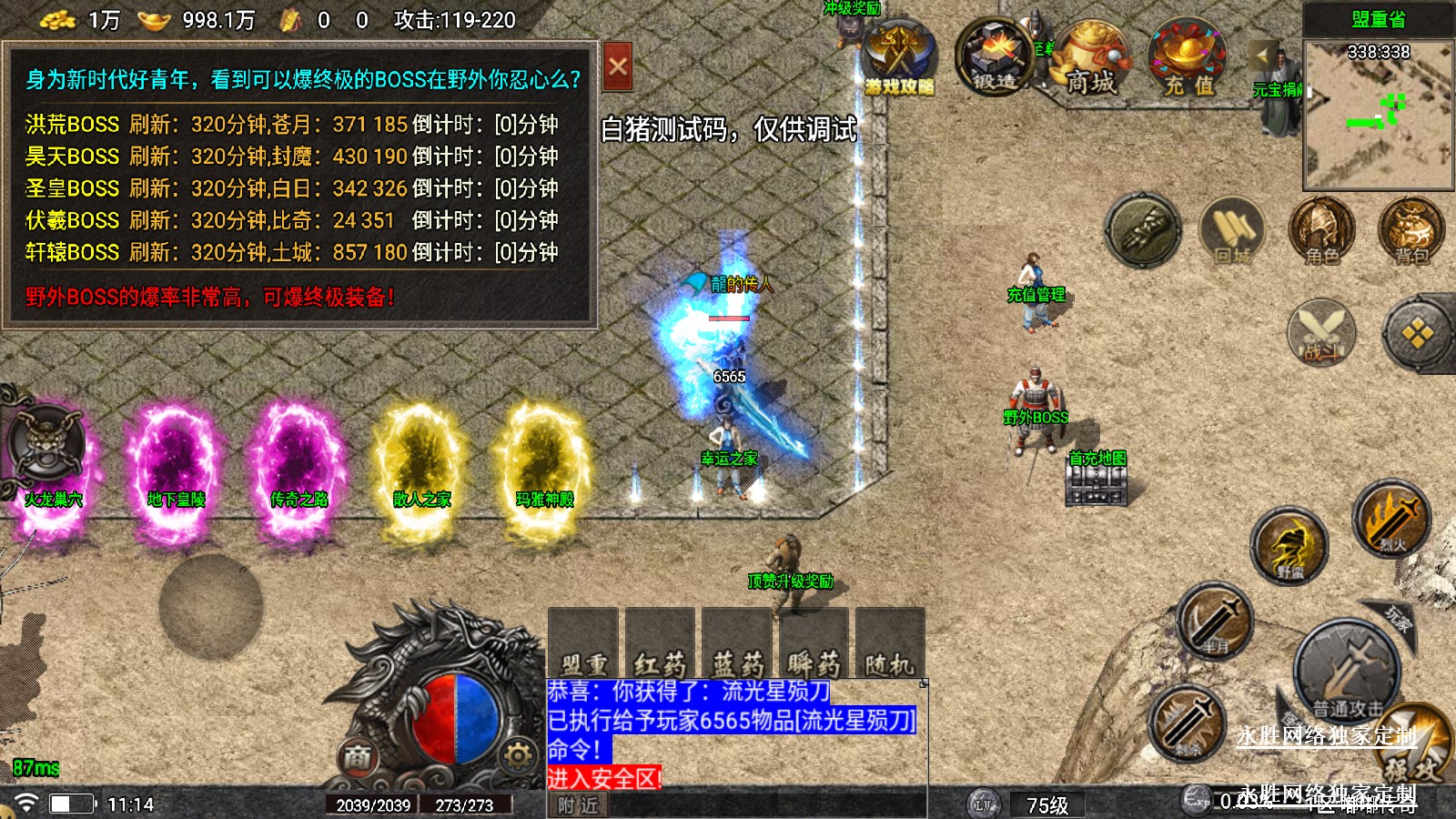Toggle the 战斗 combat mode button
The width and height of the screenshot is (1456, 819).
tap(1321, 332)
